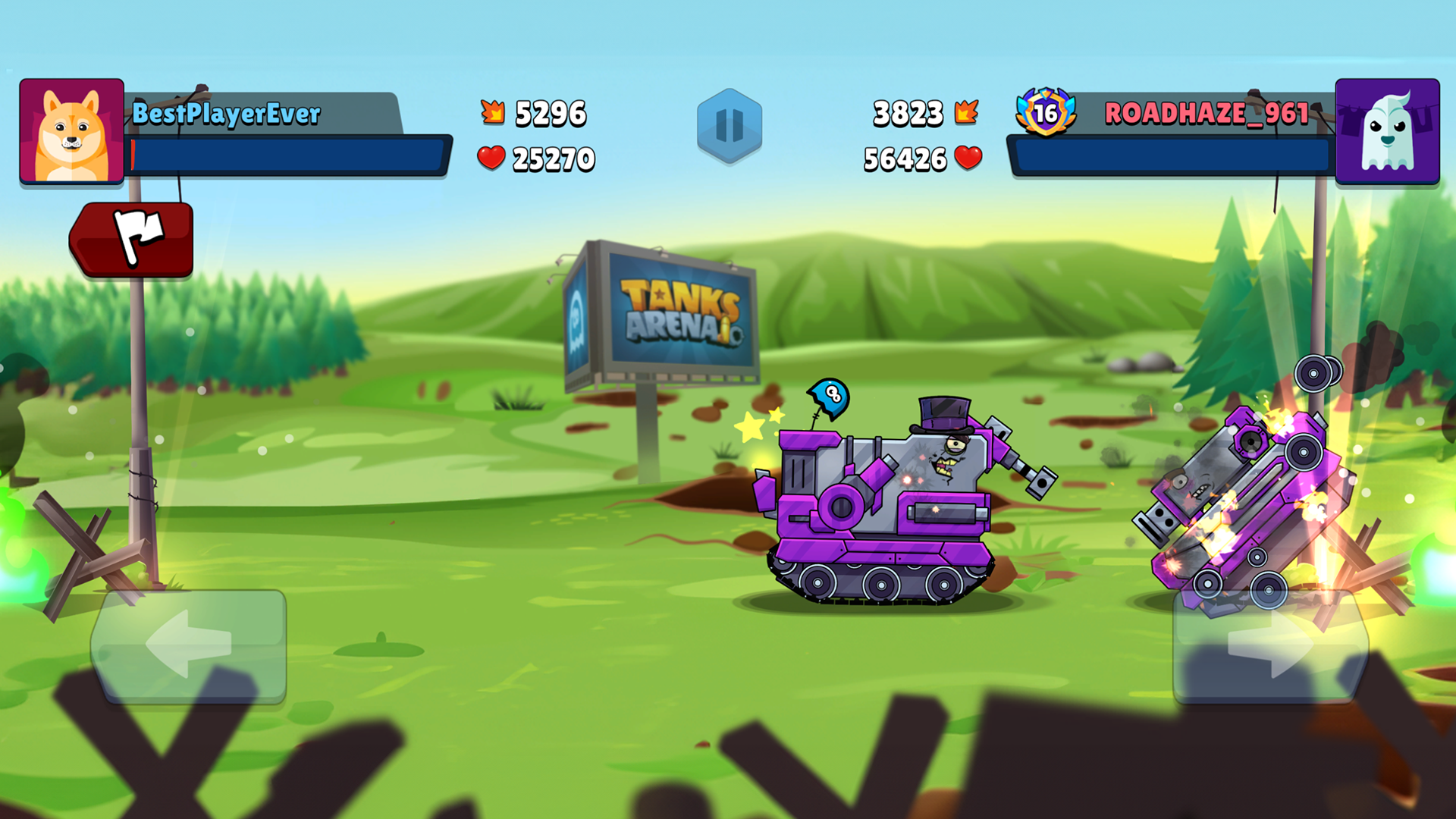Click the fire damage icon beside 5296
Screen dimensions: 1456x819
point(493,112)
